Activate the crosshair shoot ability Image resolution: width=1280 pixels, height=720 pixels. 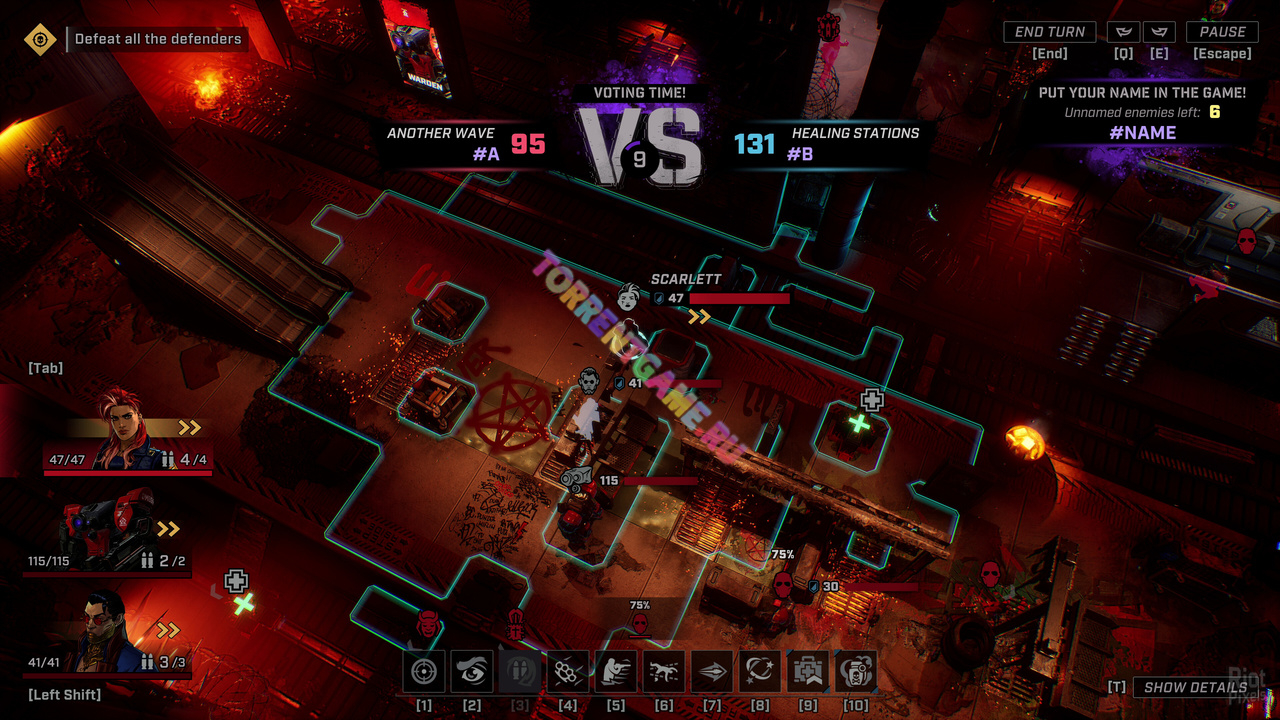pyautogui.click(x=424, y=672)
